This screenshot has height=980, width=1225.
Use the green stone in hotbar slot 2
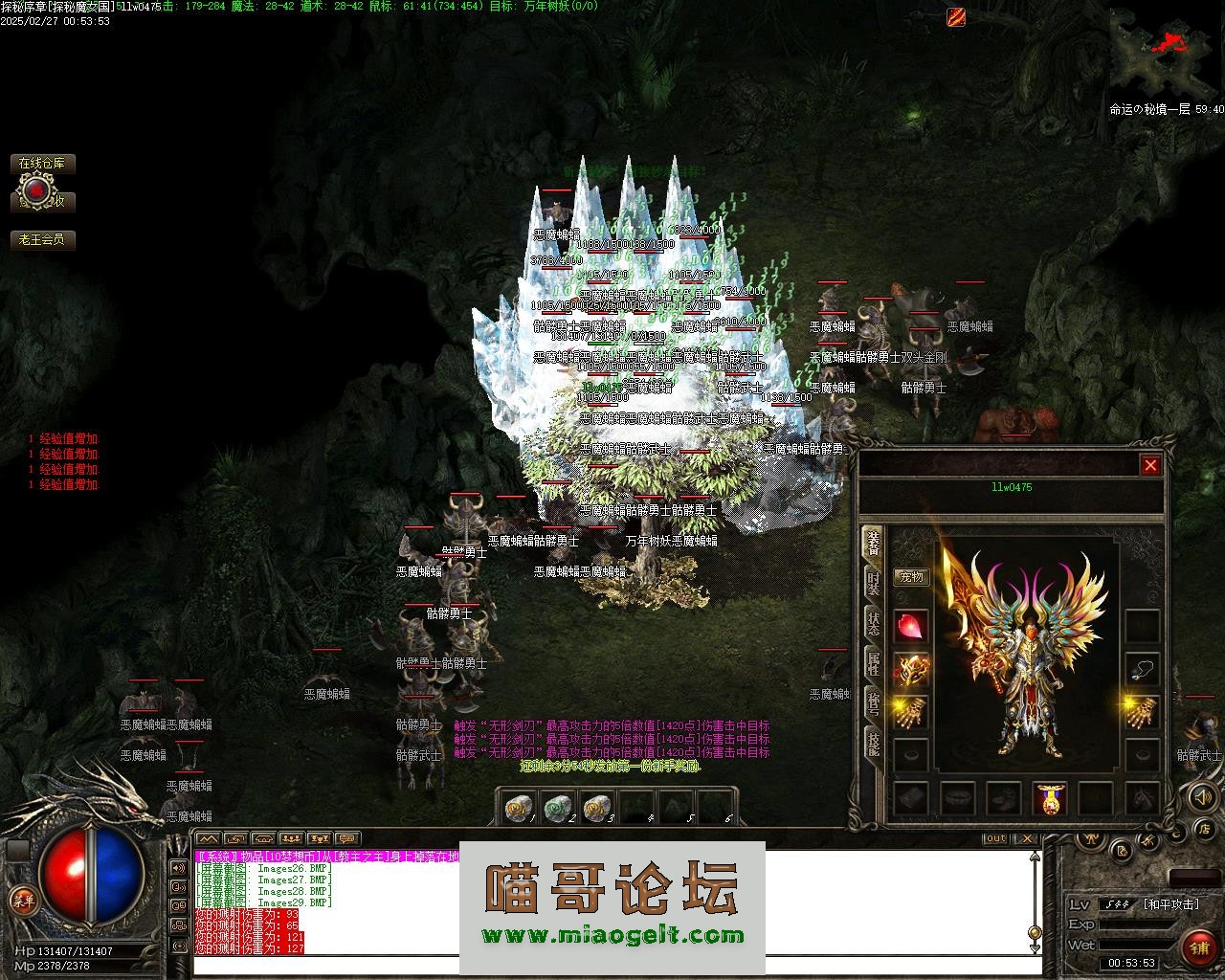[x=557, y=810]
